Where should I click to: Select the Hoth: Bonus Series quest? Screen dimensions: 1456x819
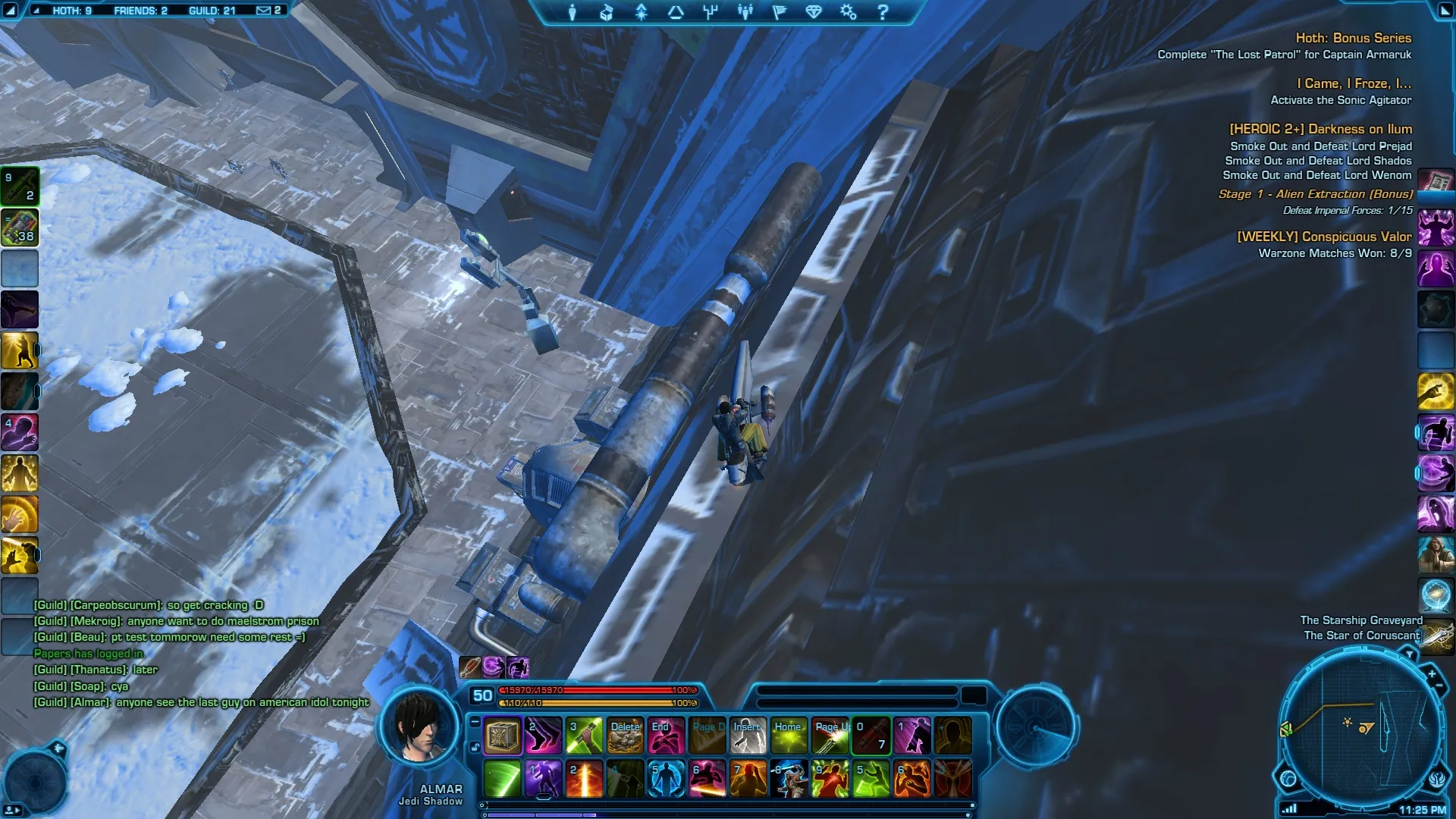[x=1353, y=38]
